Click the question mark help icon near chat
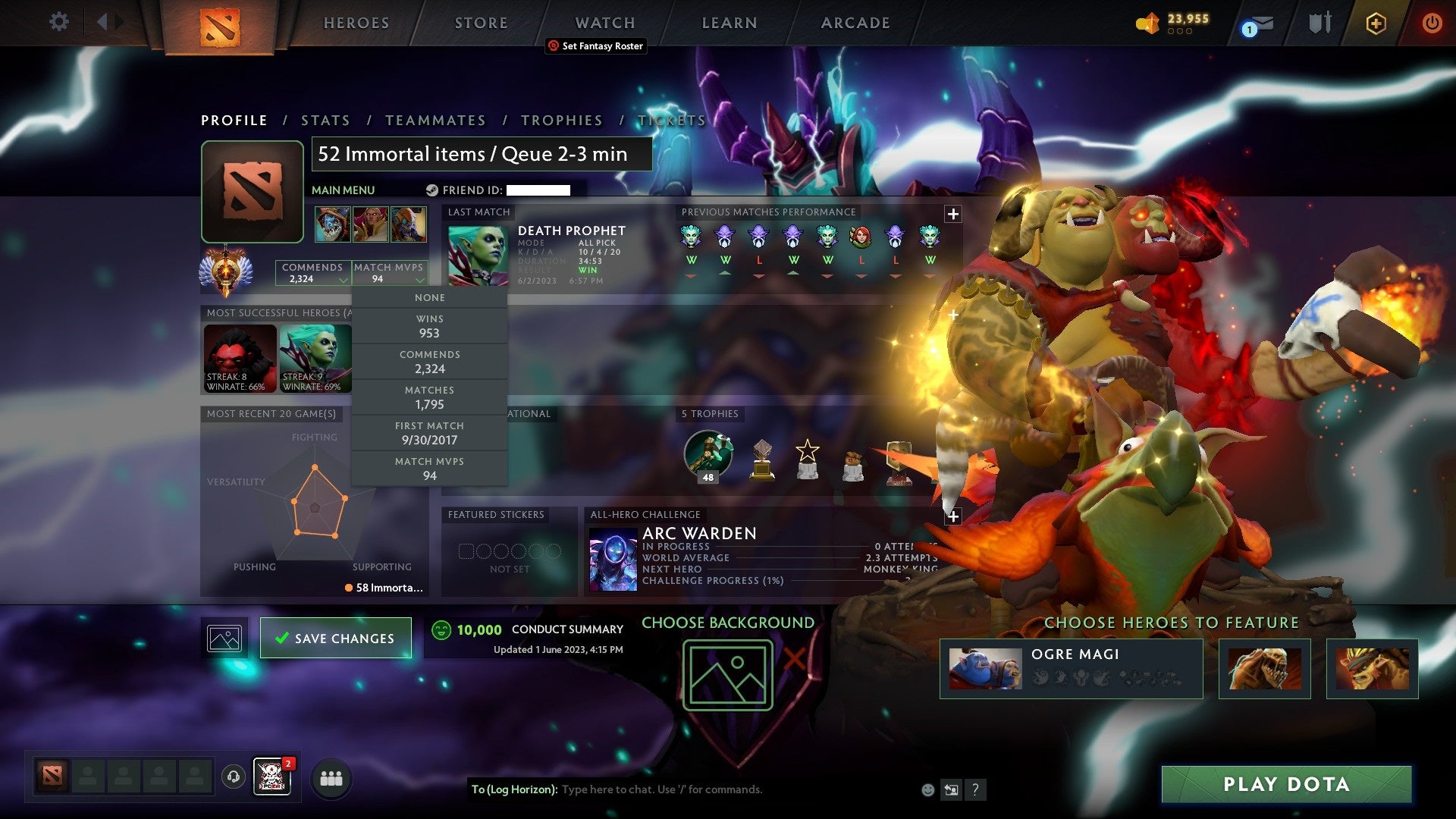 pyautogui.click(x=975, y=789)
